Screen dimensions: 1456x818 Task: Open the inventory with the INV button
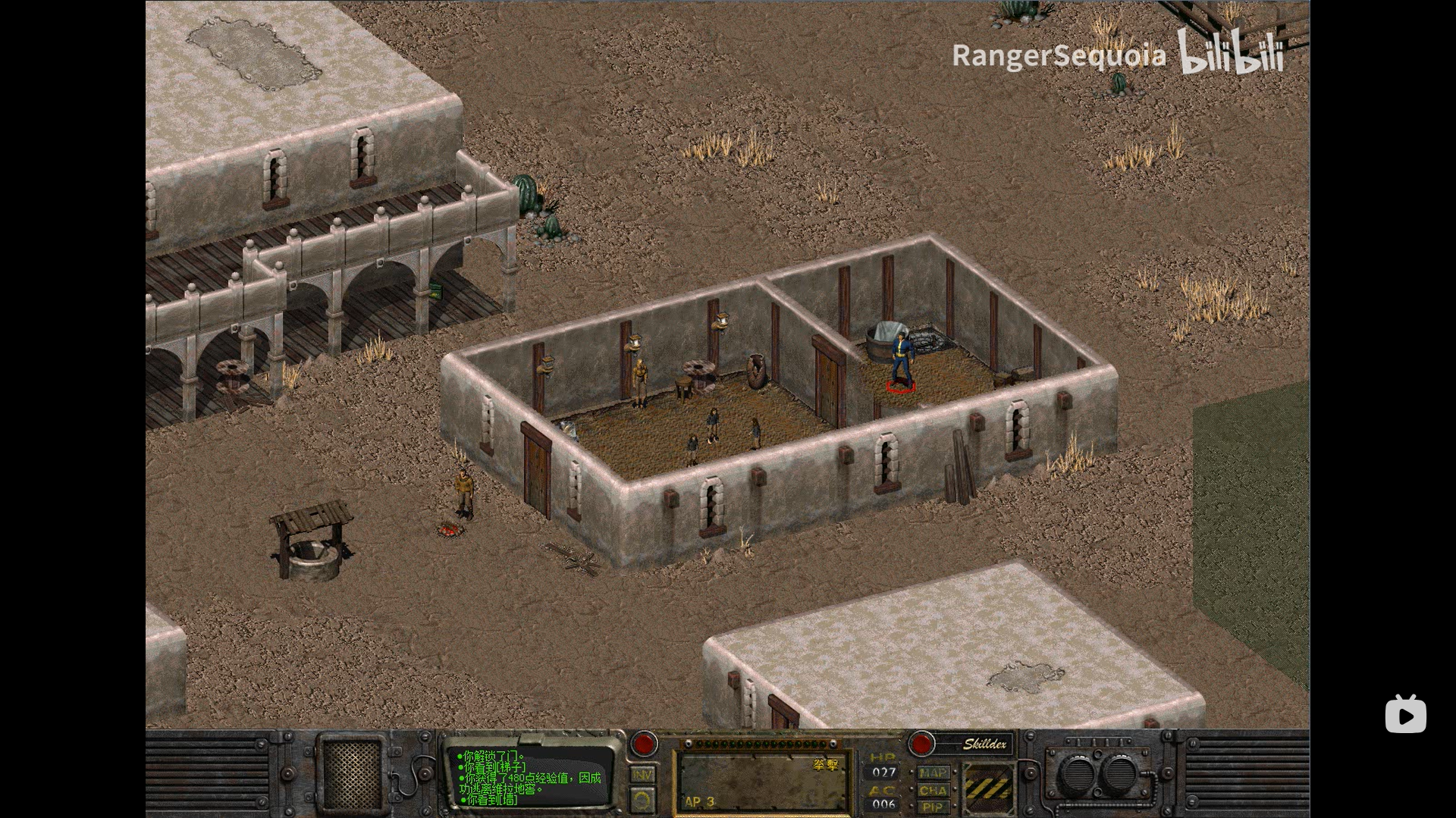[642, 775]
